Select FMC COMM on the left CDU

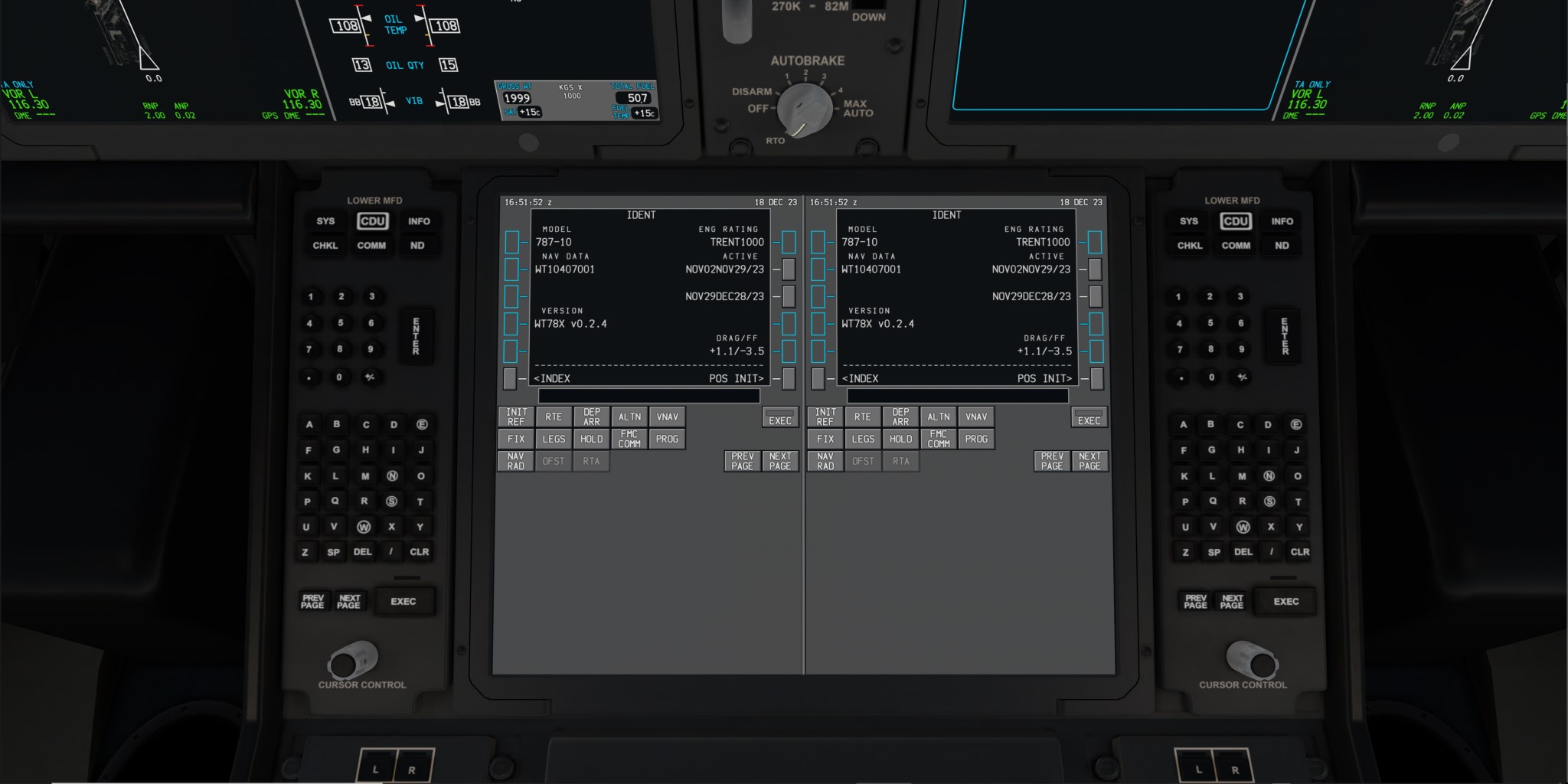click(x=629, y=439)
